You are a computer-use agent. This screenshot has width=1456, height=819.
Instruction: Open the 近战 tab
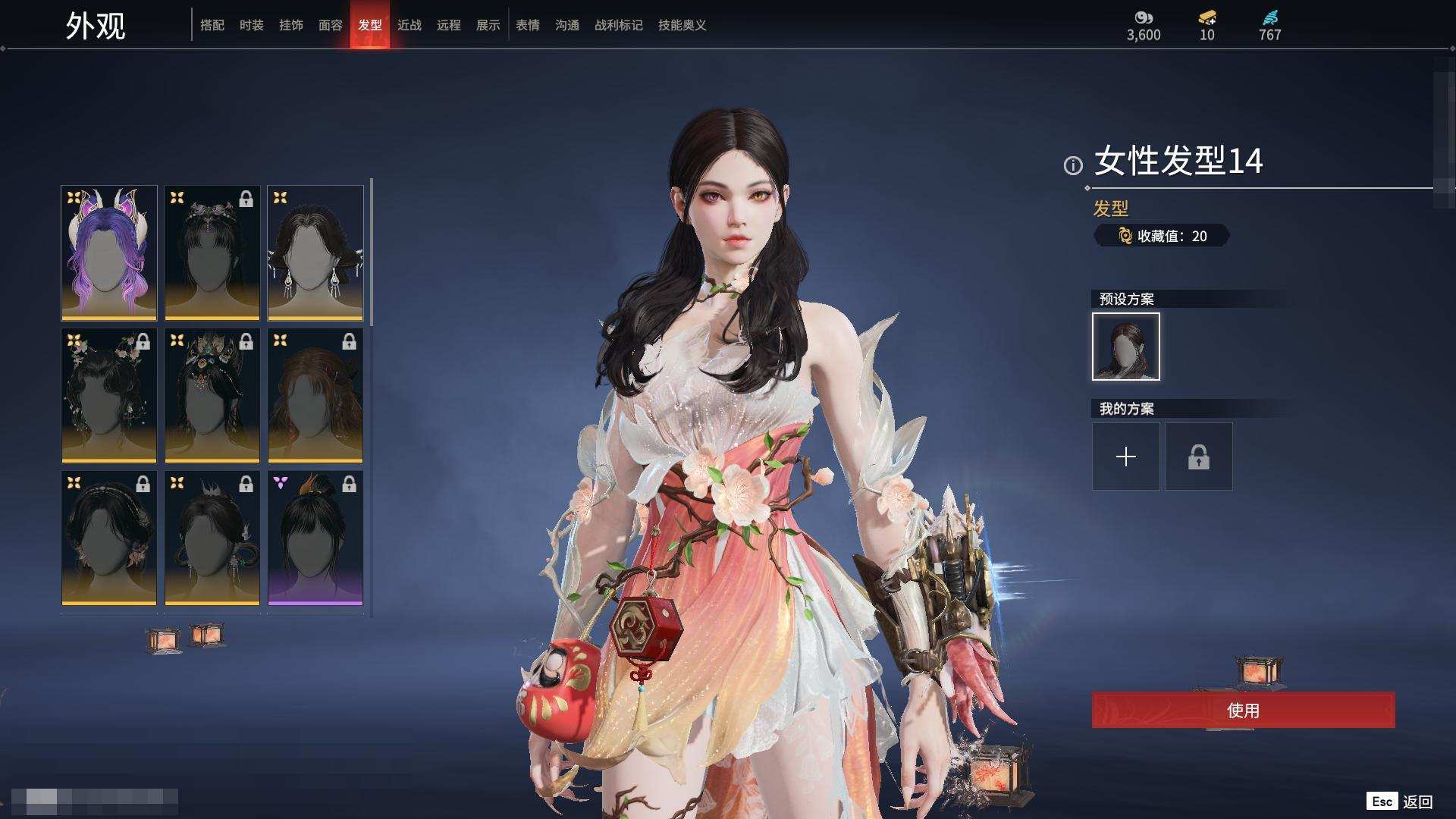pos(409,25)
